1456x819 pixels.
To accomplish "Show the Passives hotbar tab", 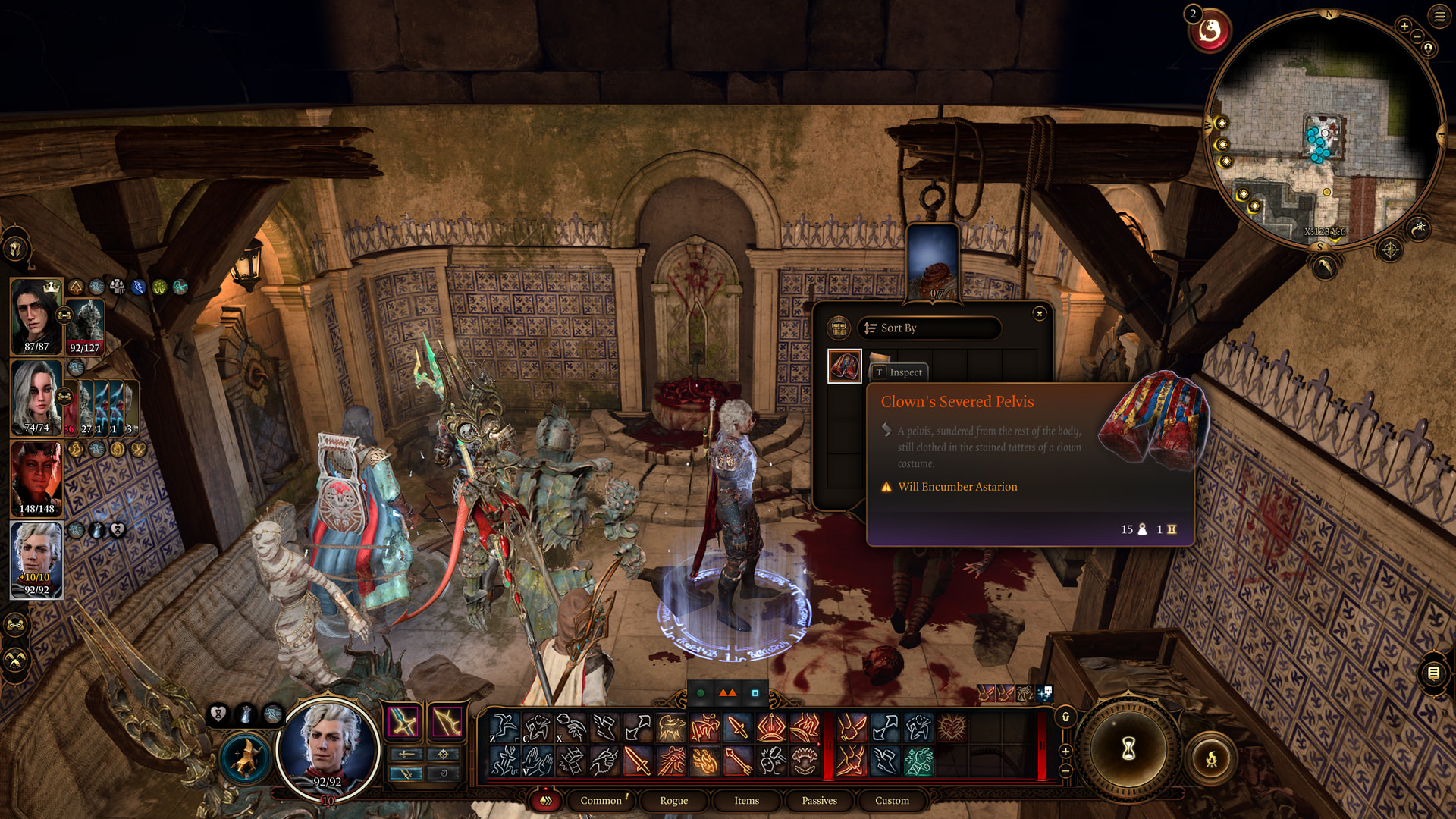I will [x=819, y=800].
